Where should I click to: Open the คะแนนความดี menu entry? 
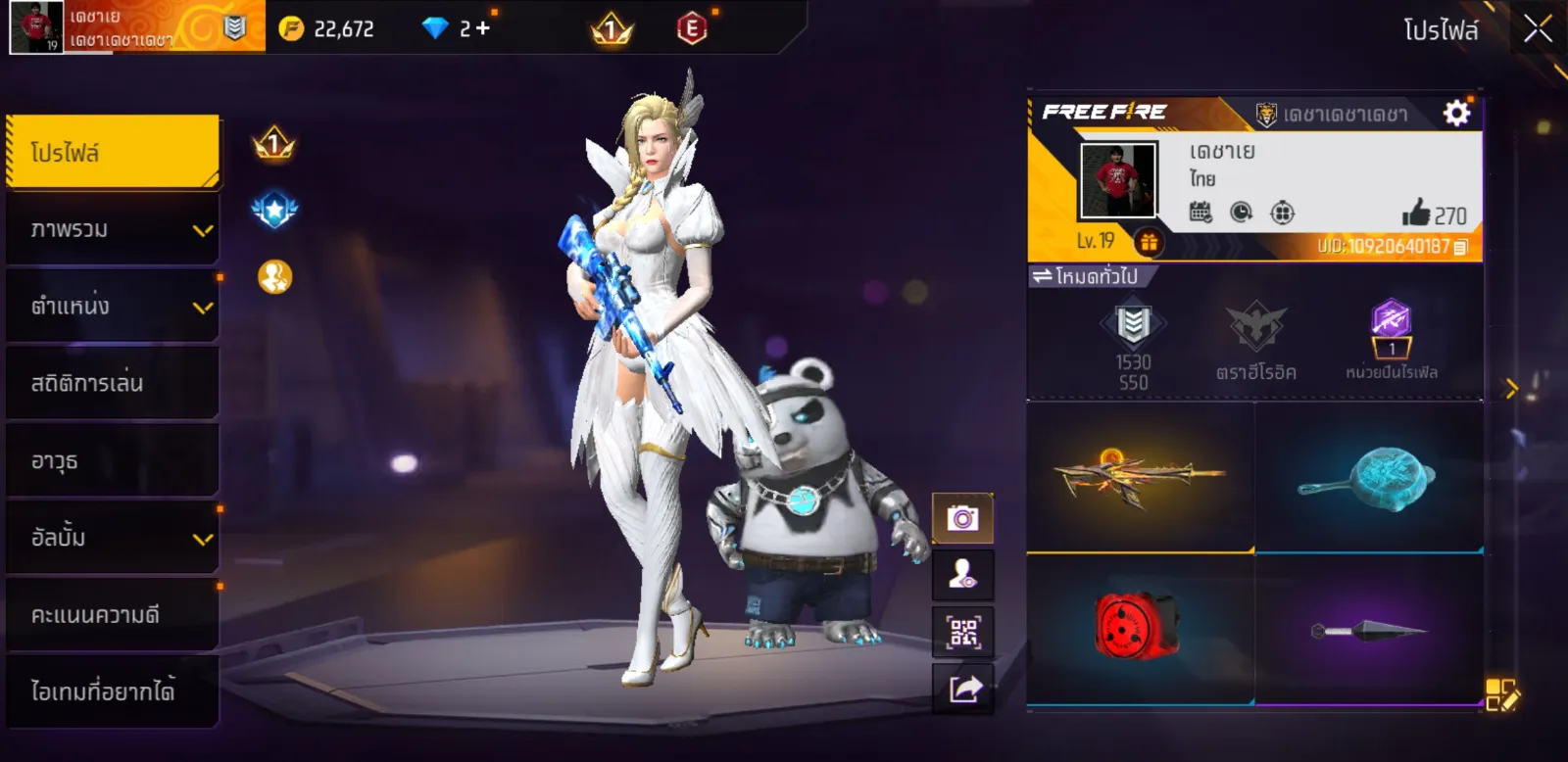pyautogui.click(x=113, y=614)
